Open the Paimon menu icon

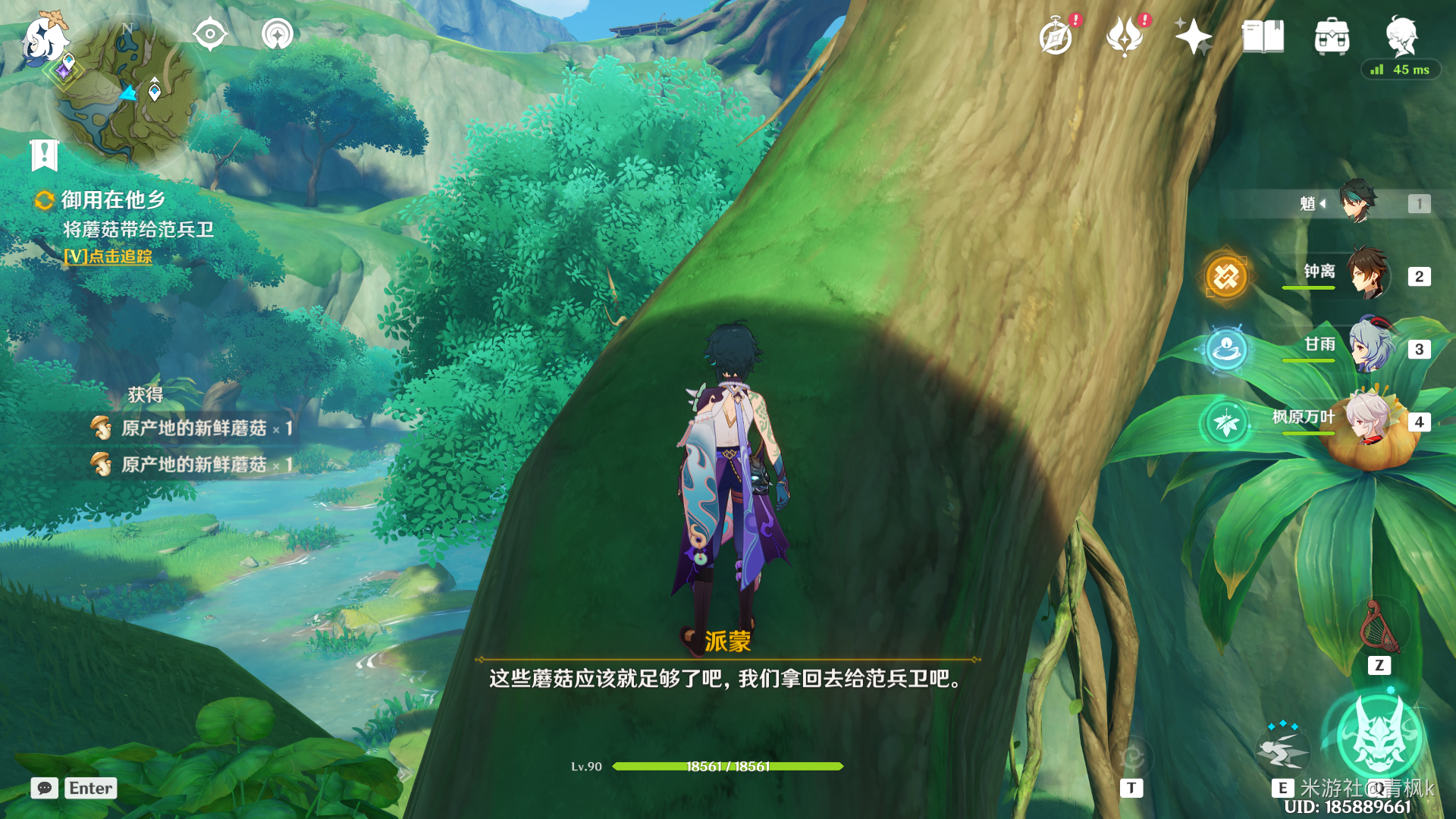(44, 38)
